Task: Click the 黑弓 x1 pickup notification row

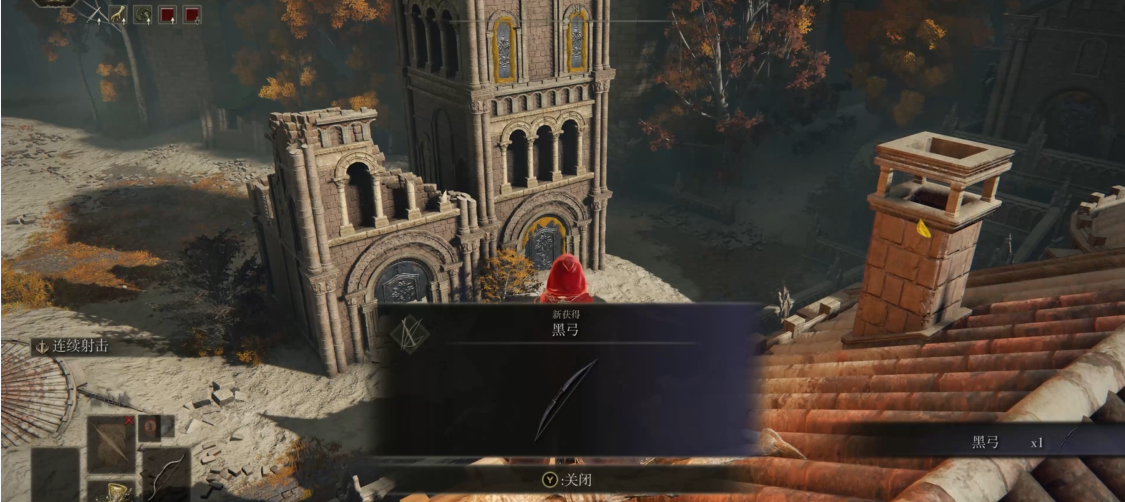Action: pos(1000,441)
